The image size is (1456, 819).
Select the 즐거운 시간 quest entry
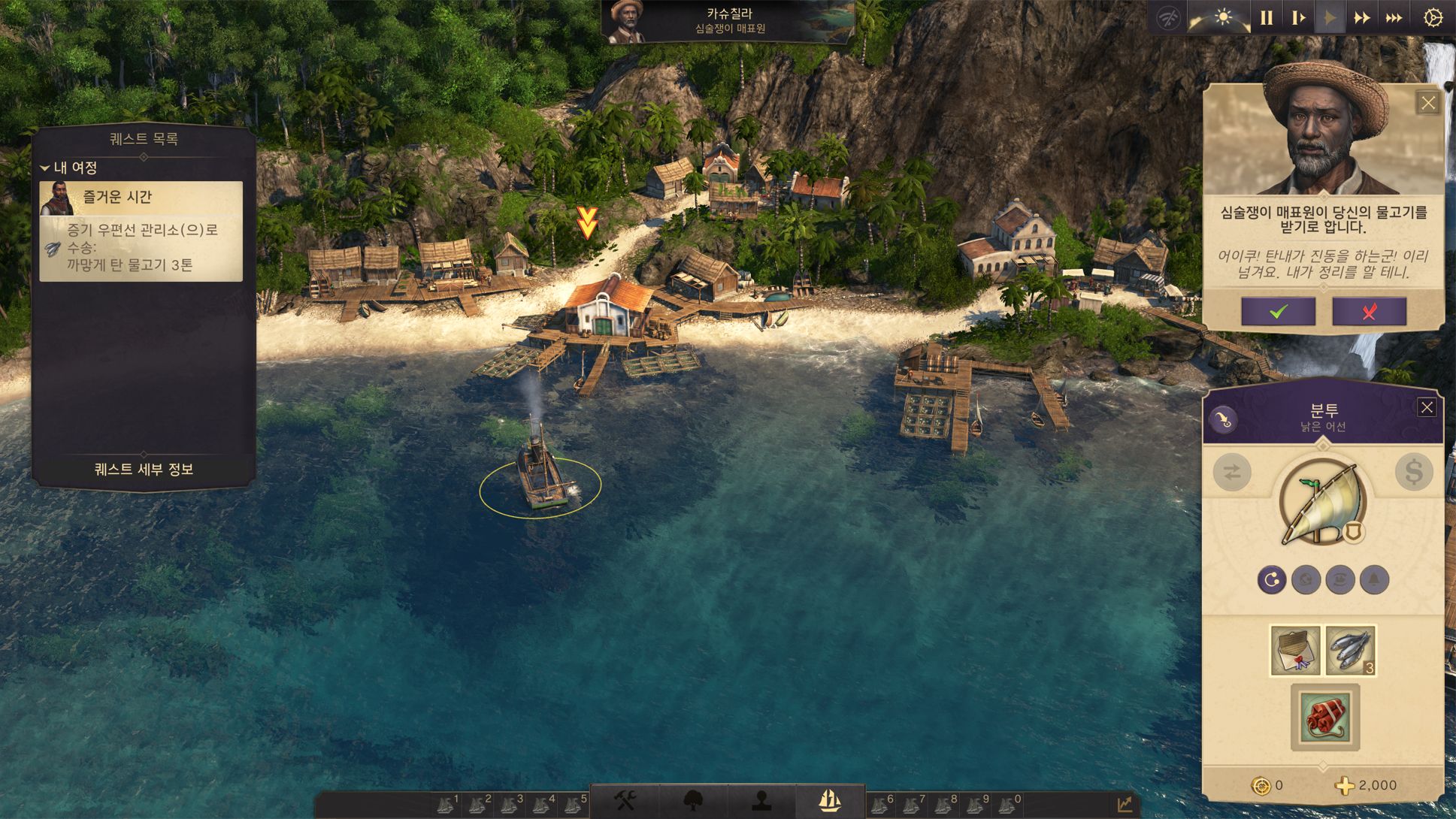pyautogui.click(x=141, y=198)
